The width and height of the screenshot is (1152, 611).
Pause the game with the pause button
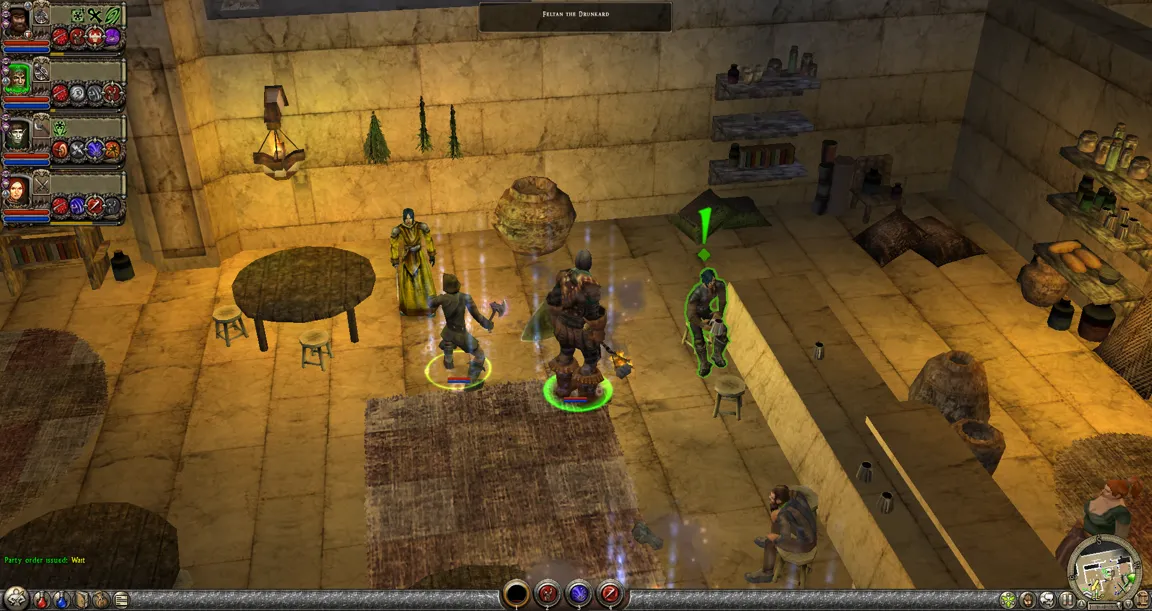(1067, 601)
